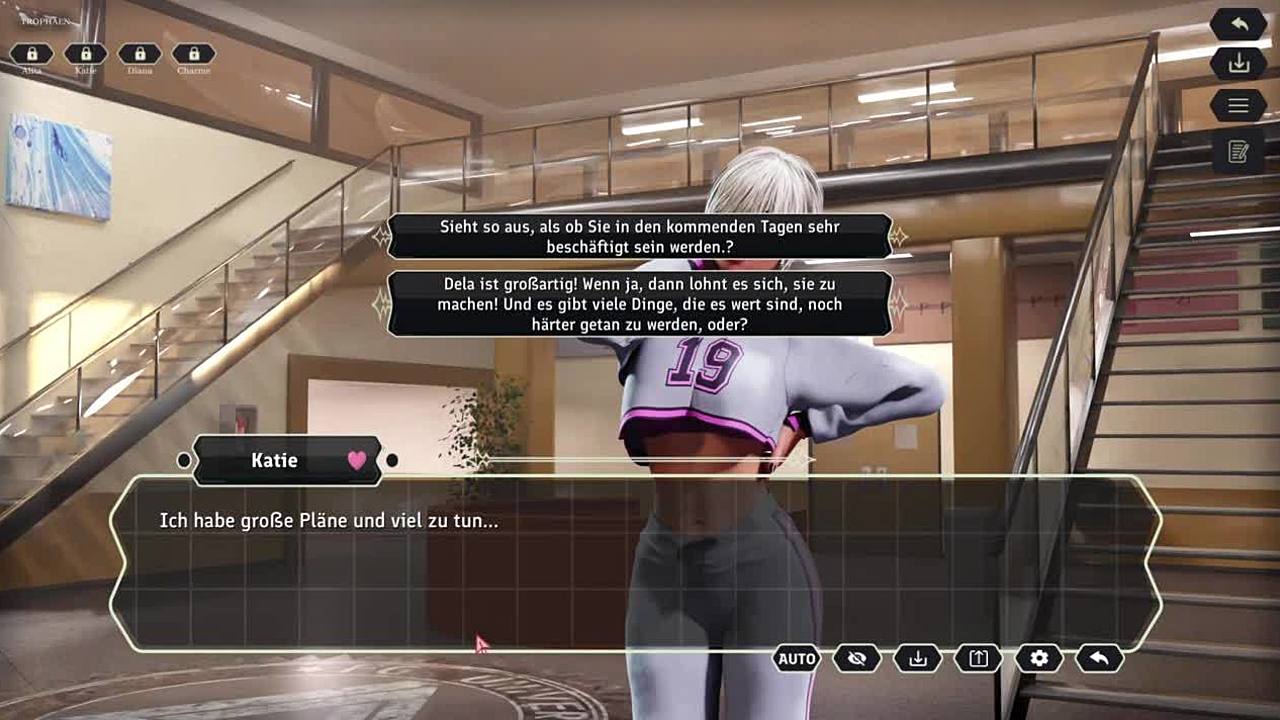Hide the dialogue interface with the crossed-eye icon
The width and height of the screenshot is (1280, 720).
point(857,658)
